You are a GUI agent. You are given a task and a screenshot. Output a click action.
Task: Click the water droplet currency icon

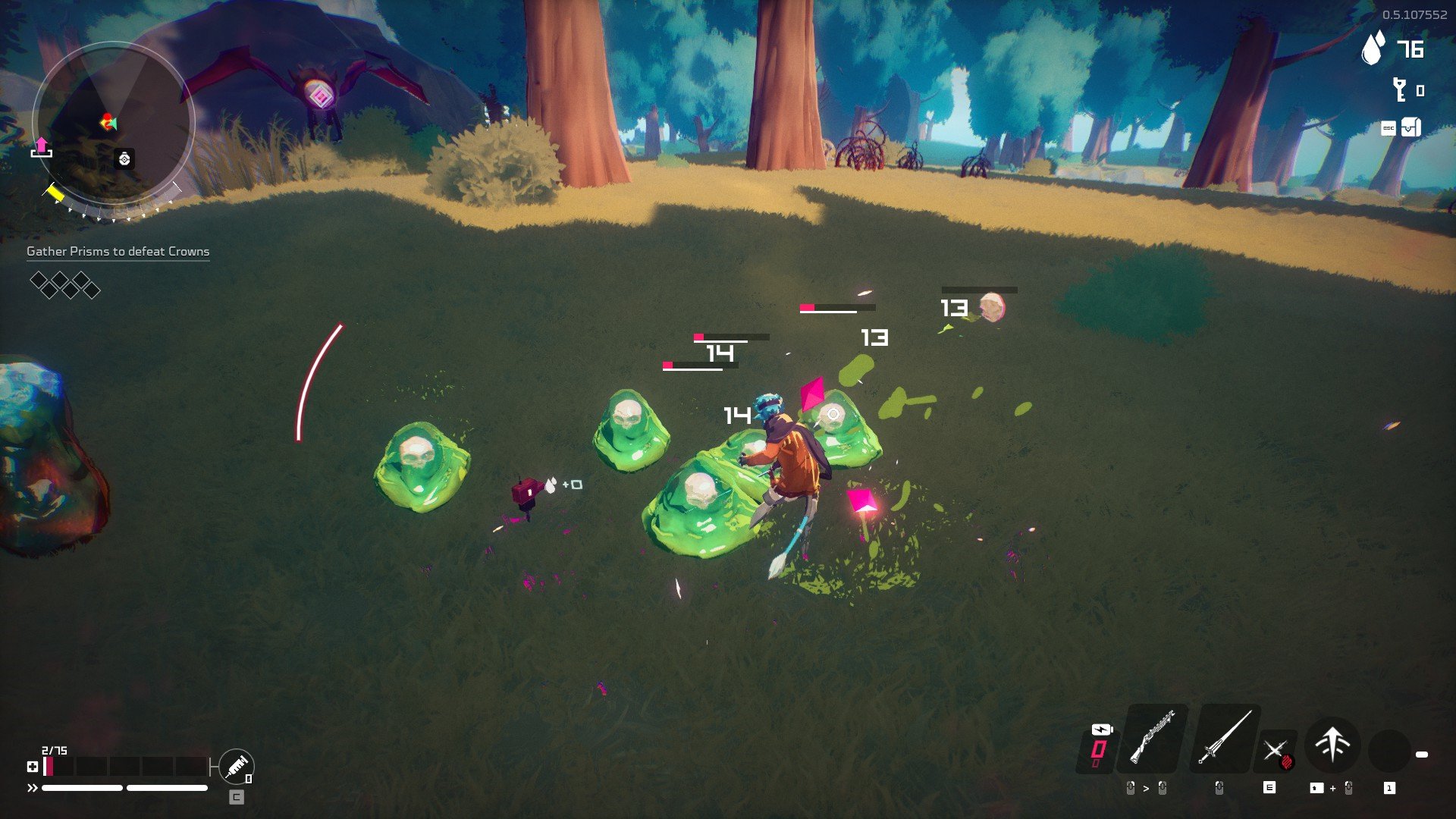coord(1373,49)
